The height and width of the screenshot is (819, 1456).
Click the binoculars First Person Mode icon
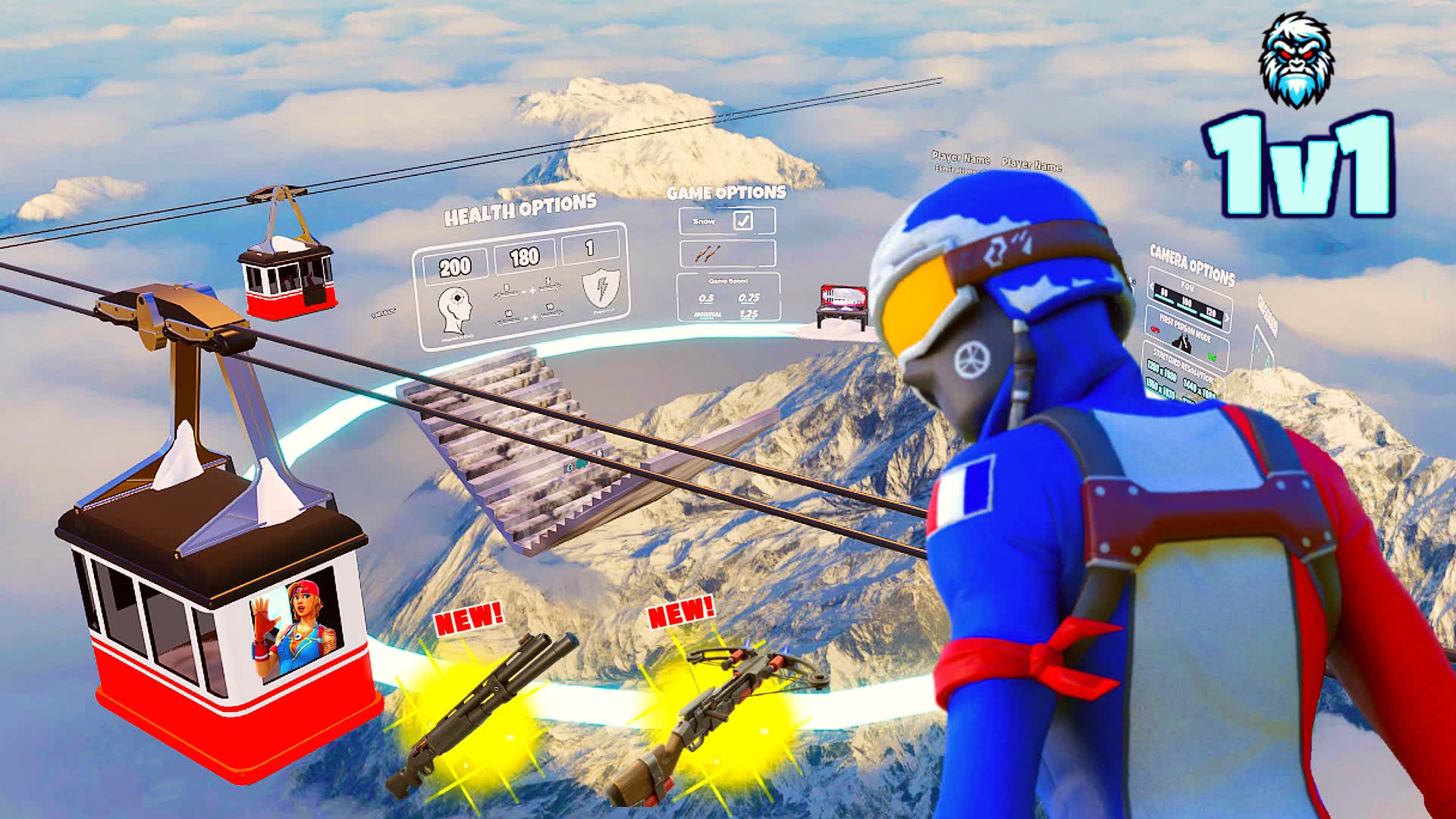click(1183, 345)
